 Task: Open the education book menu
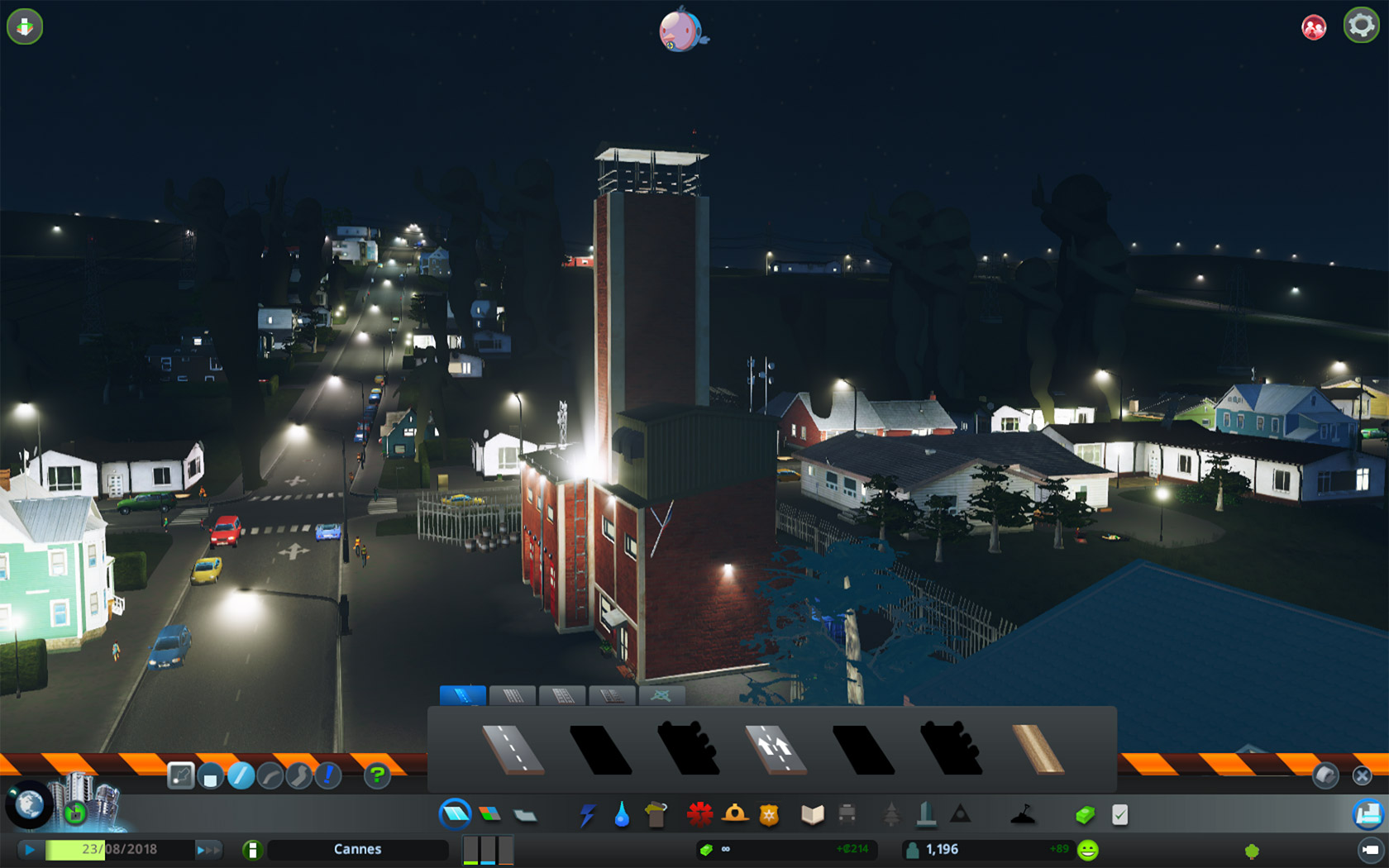(812, 816)
